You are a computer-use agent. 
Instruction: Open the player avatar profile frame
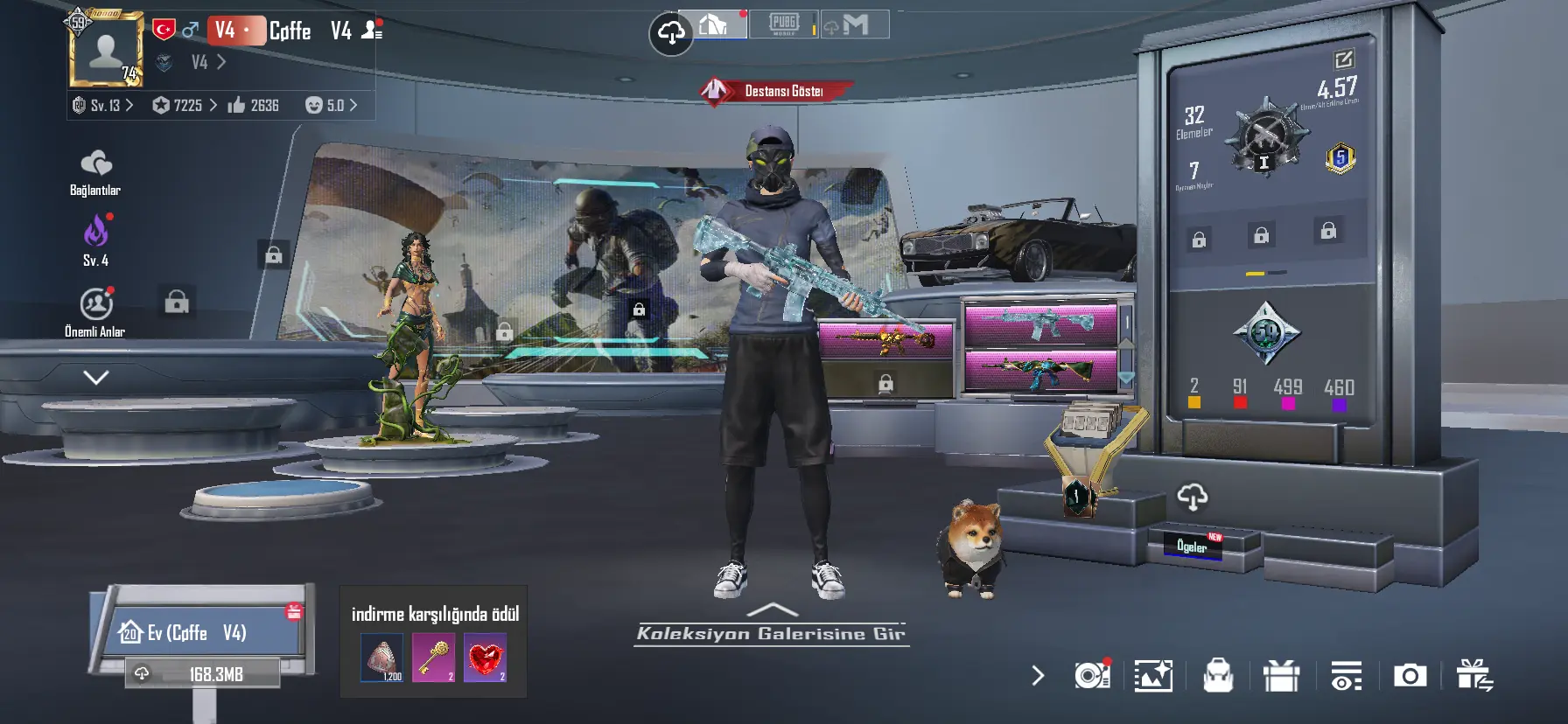click(106, 50)
